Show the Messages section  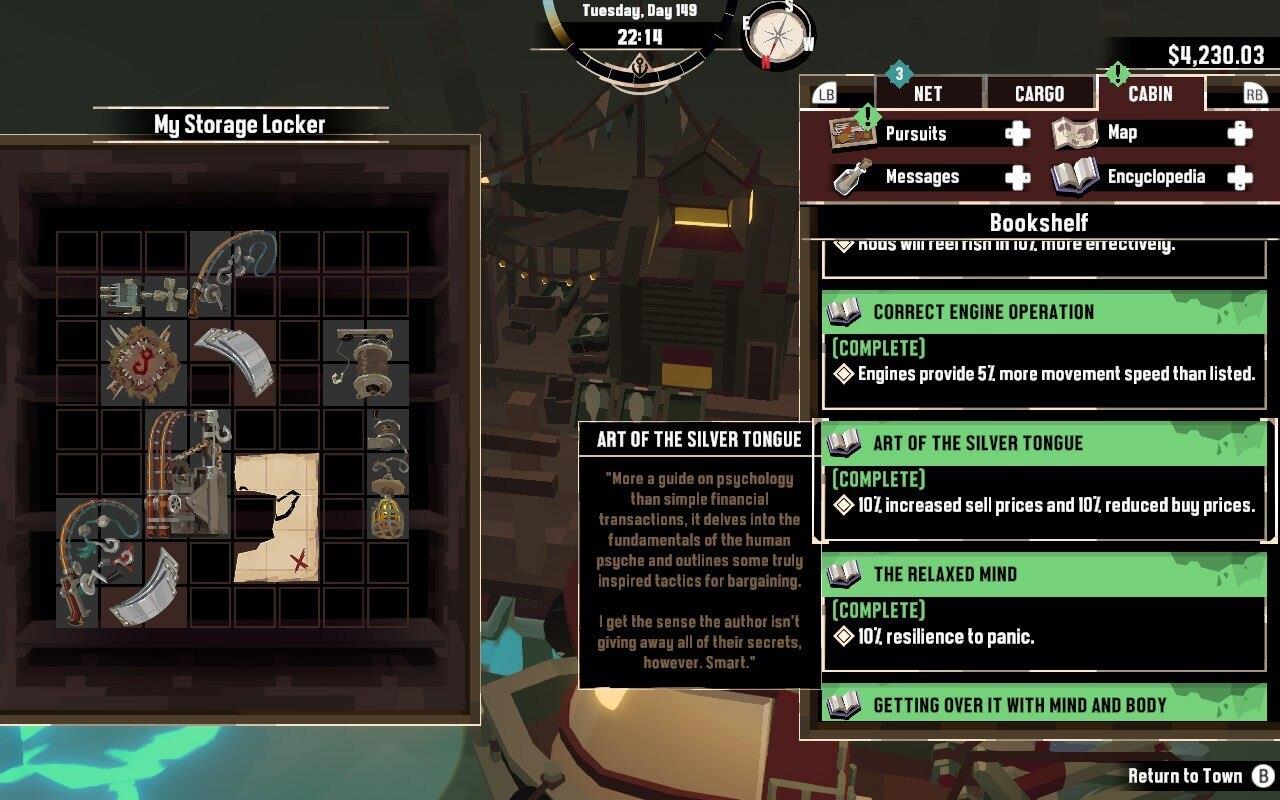click(921, 177)
